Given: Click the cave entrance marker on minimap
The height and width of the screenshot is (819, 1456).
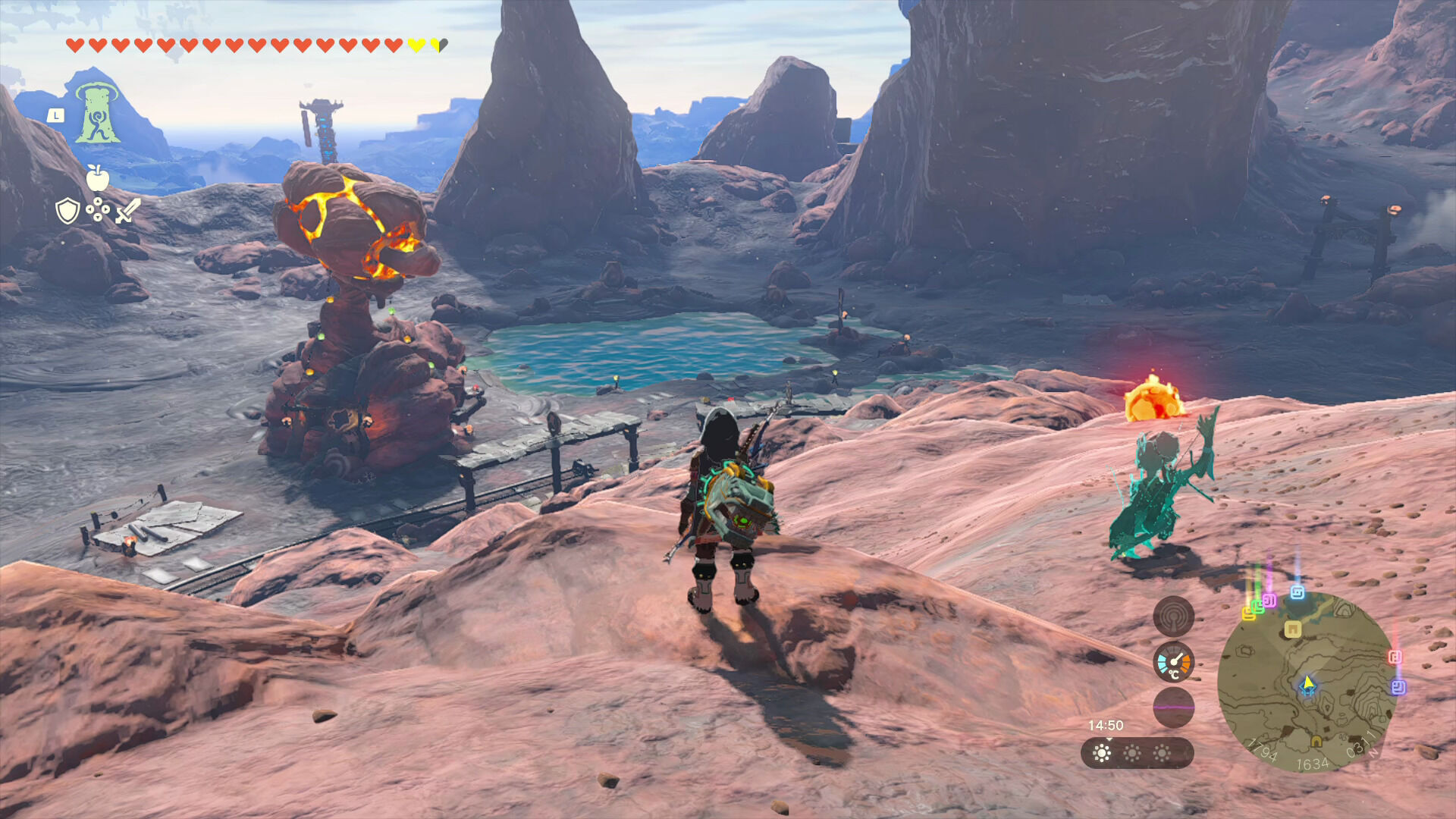Looking at the screenshot, I should coord(1316,741).
